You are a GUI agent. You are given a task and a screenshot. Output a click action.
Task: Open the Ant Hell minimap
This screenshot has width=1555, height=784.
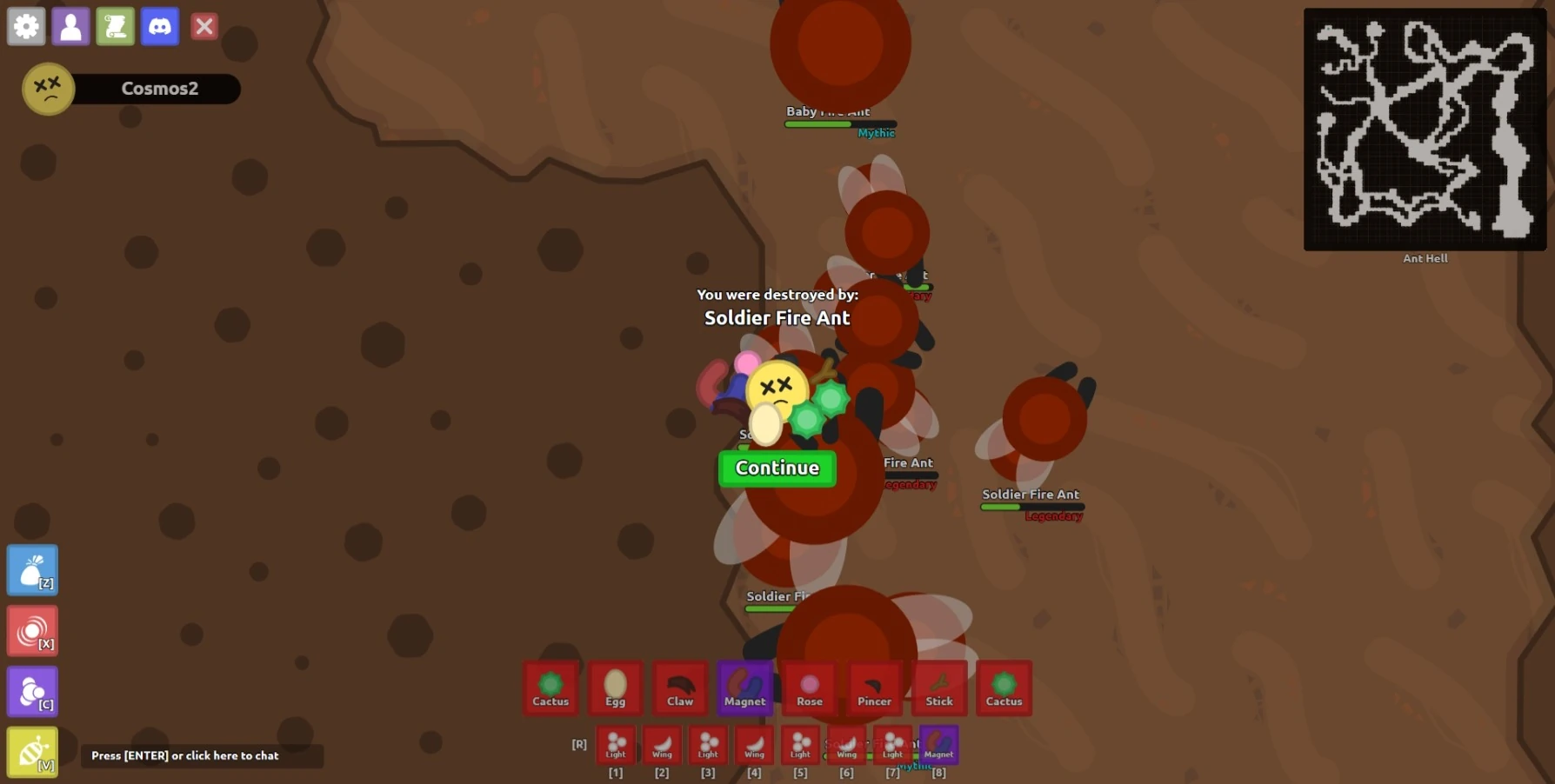pos(1425,128)
